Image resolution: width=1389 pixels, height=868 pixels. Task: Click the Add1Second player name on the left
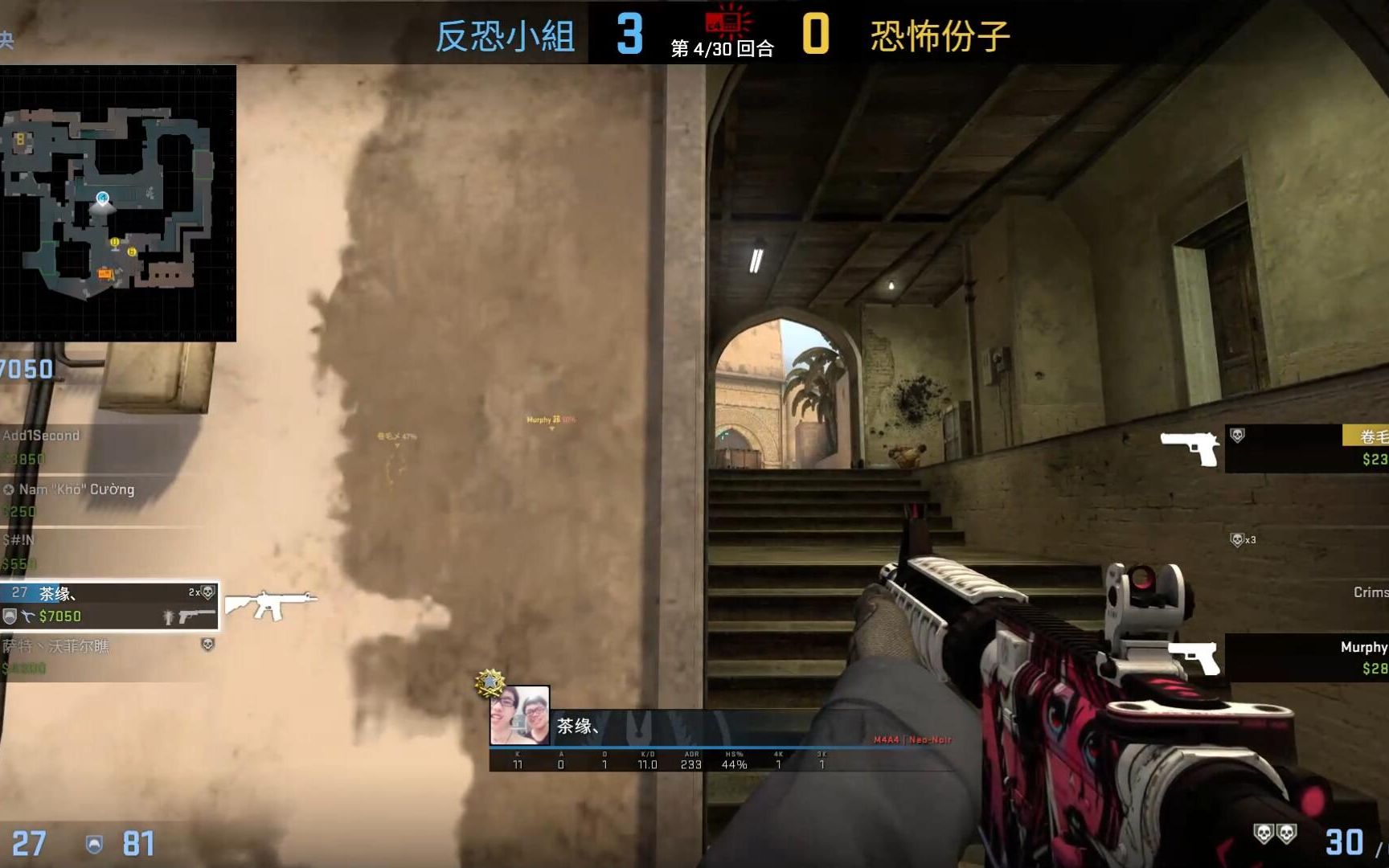[40, 435]
